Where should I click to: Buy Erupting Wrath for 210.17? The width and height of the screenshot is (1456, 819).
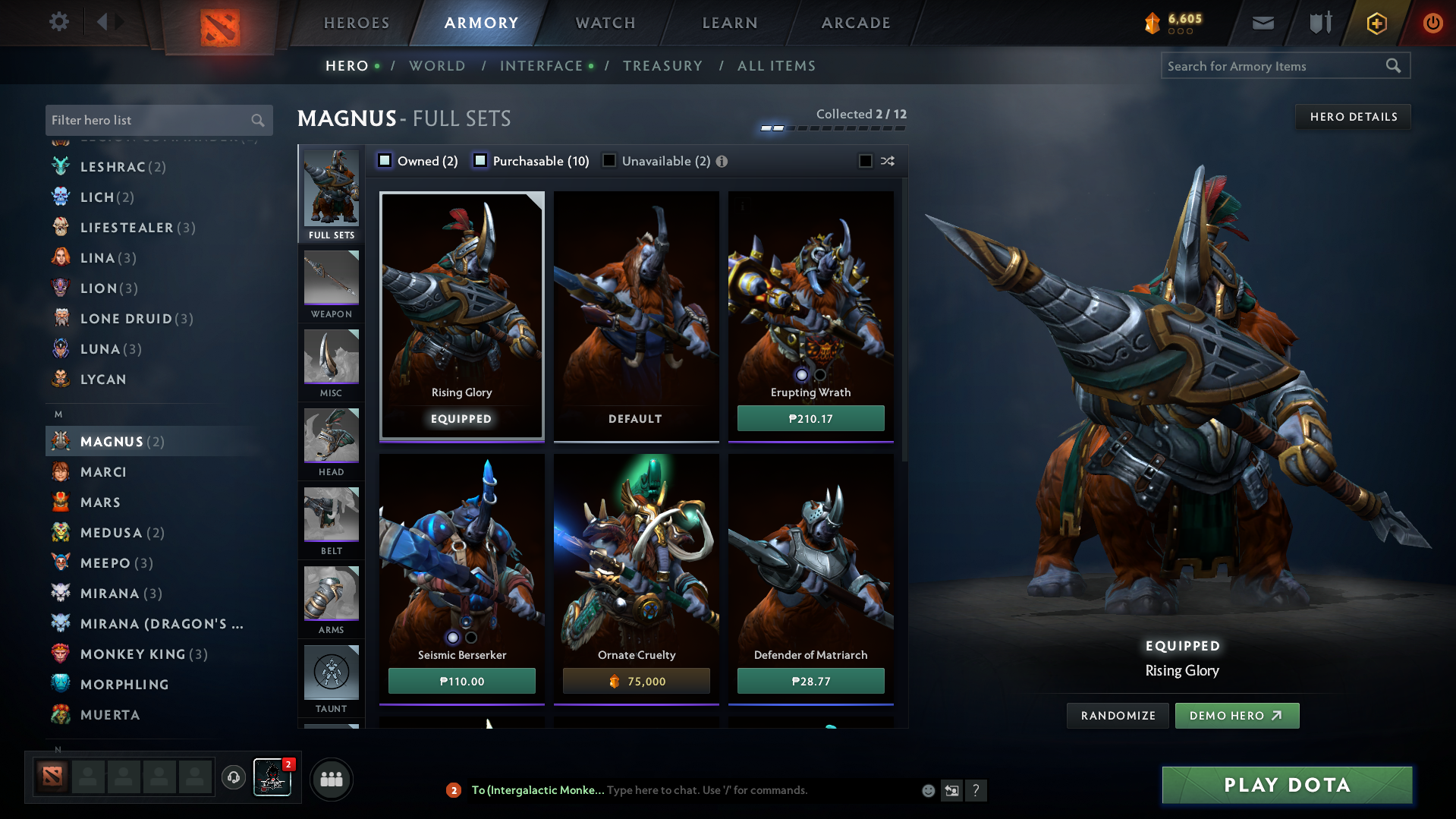click(x=810, y=418)
